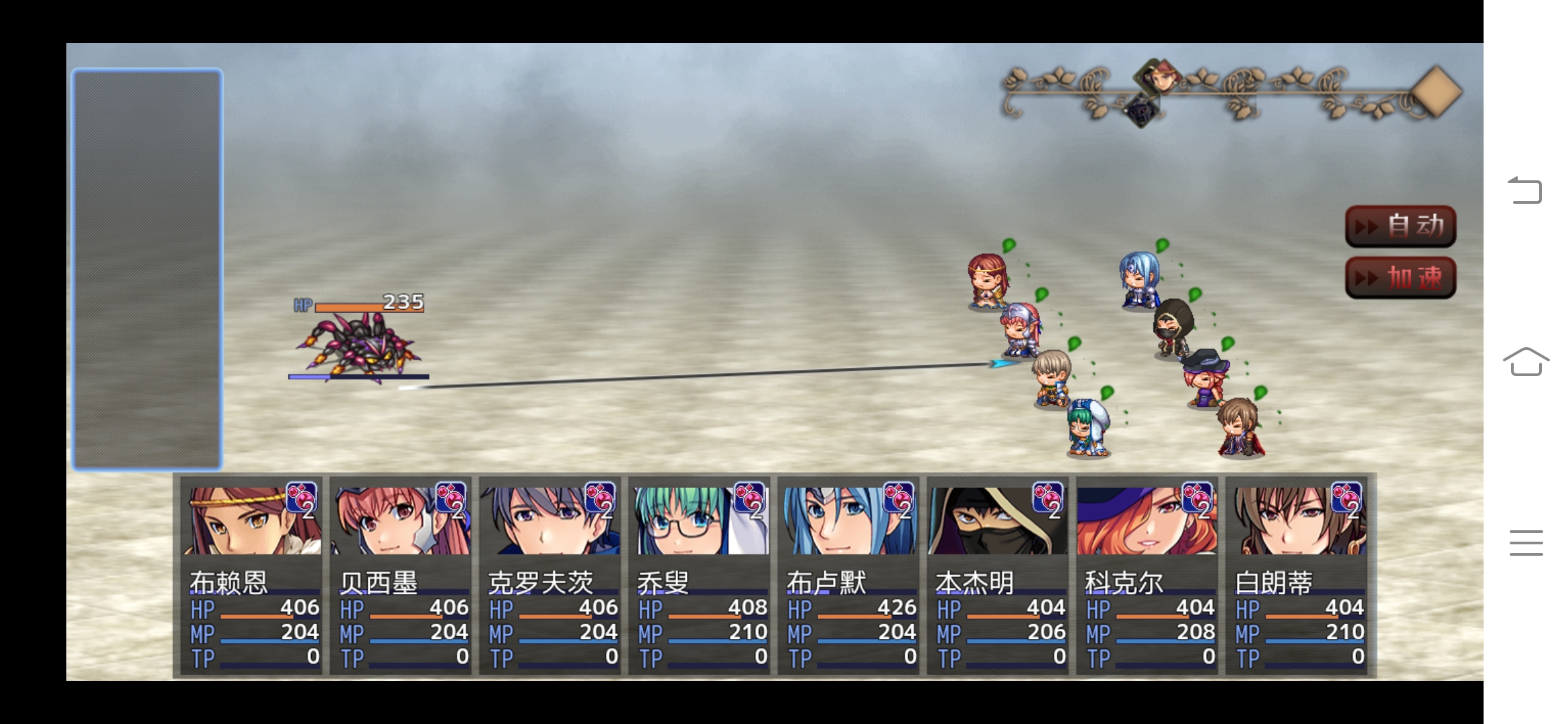
Task: Activate the 加速 speed-up button
Action: coord(1400,278)
